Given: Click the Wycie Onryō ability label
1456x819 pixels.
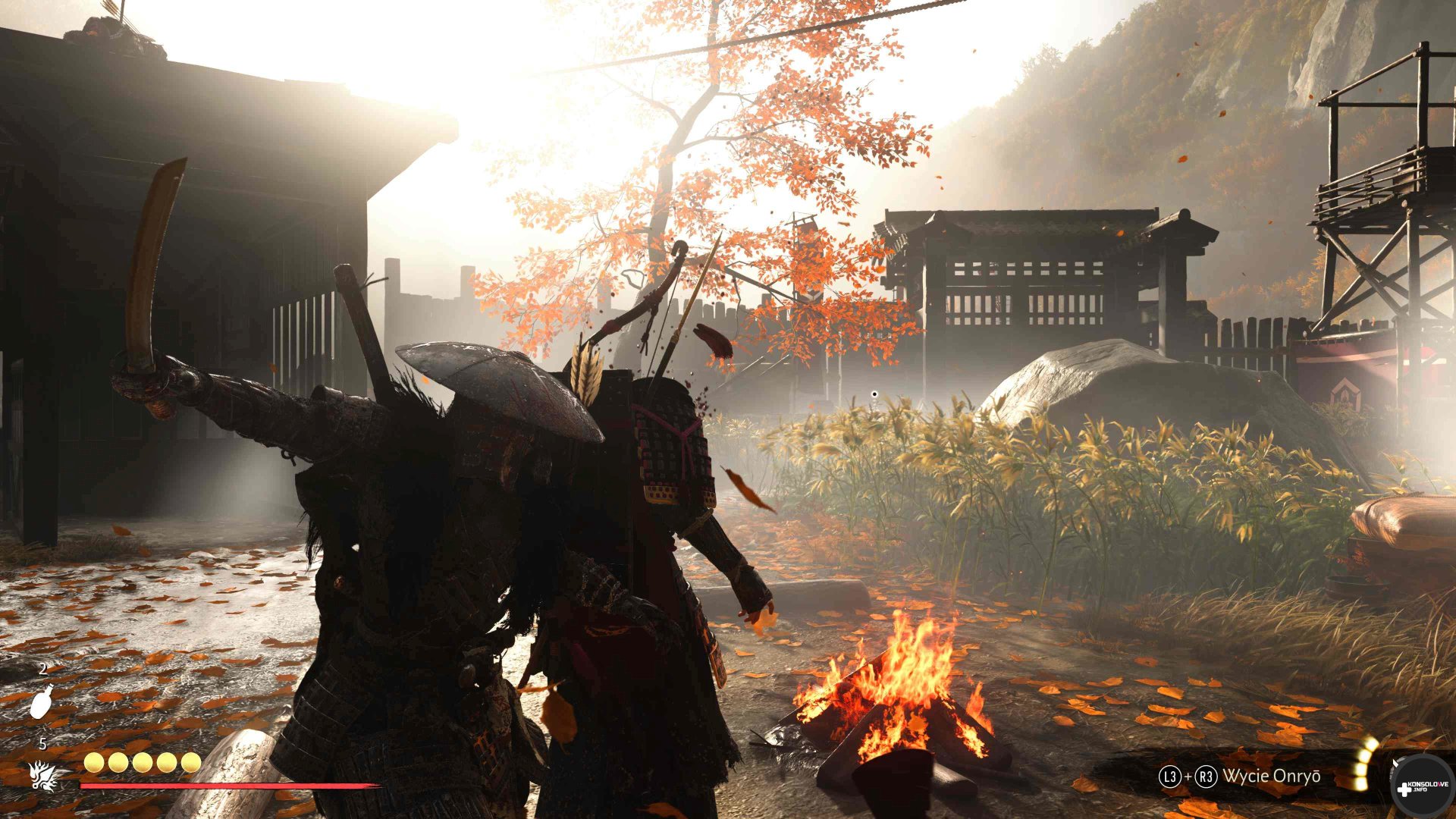Looking at the screenshot, I should [1271, 776].
